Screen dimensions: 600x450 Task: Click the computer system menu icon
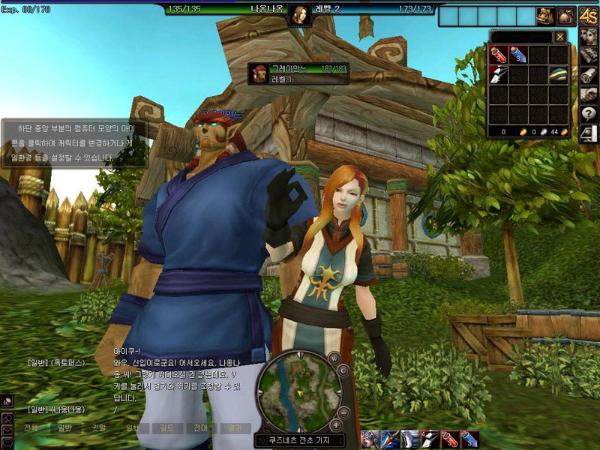pos(589,134)
